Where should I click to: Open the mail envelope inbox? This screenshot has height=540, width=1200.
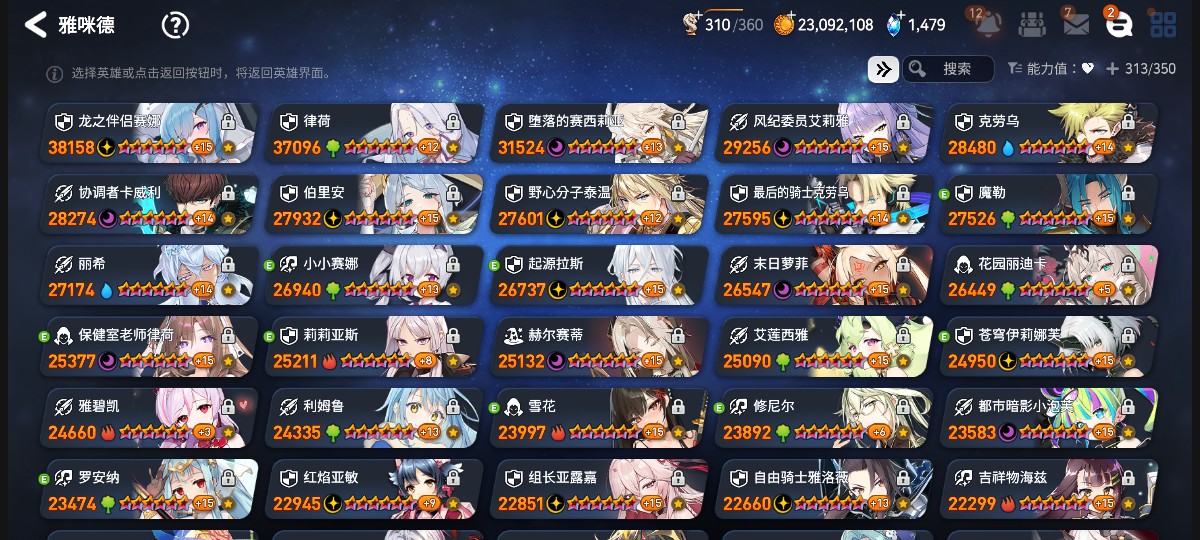point(1076,24)
